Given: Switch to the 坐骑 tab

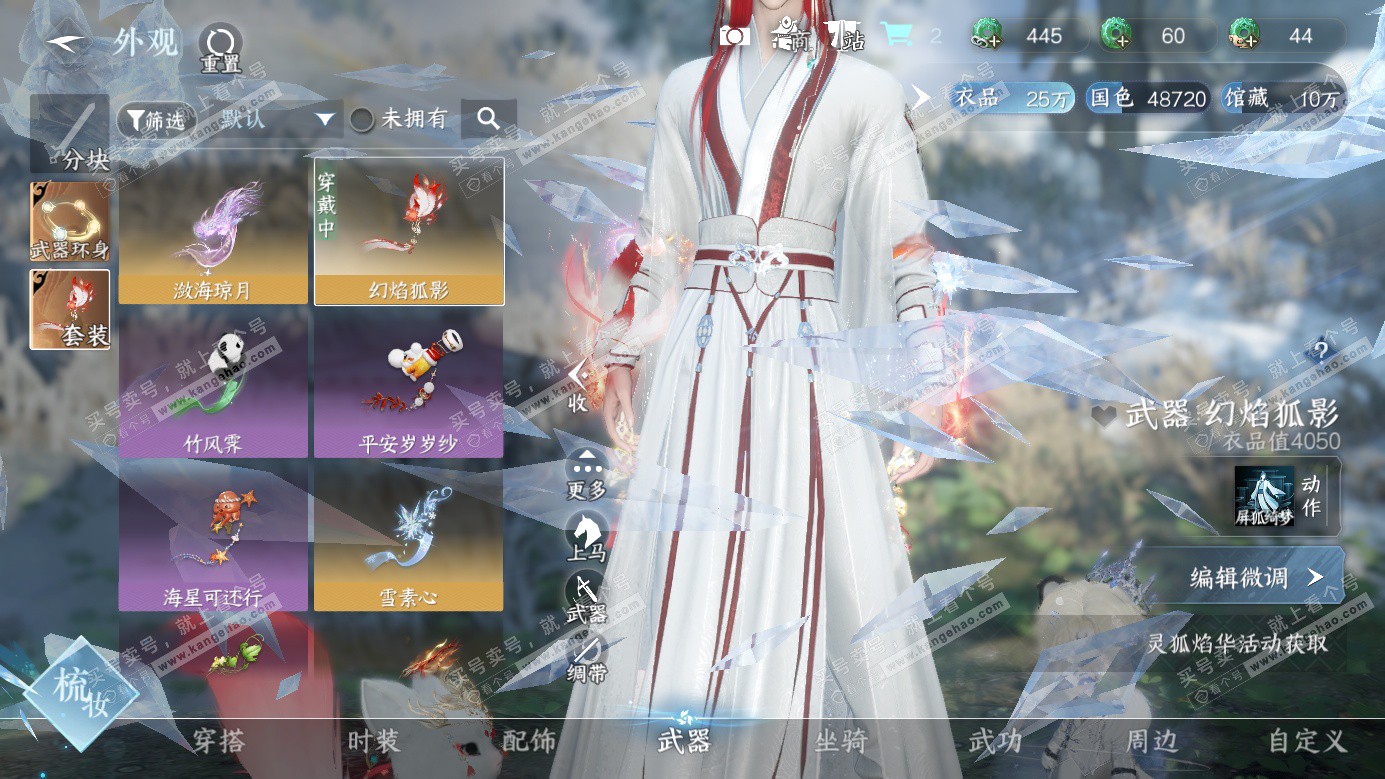Looking at the screenshot, I should (840, 741).
